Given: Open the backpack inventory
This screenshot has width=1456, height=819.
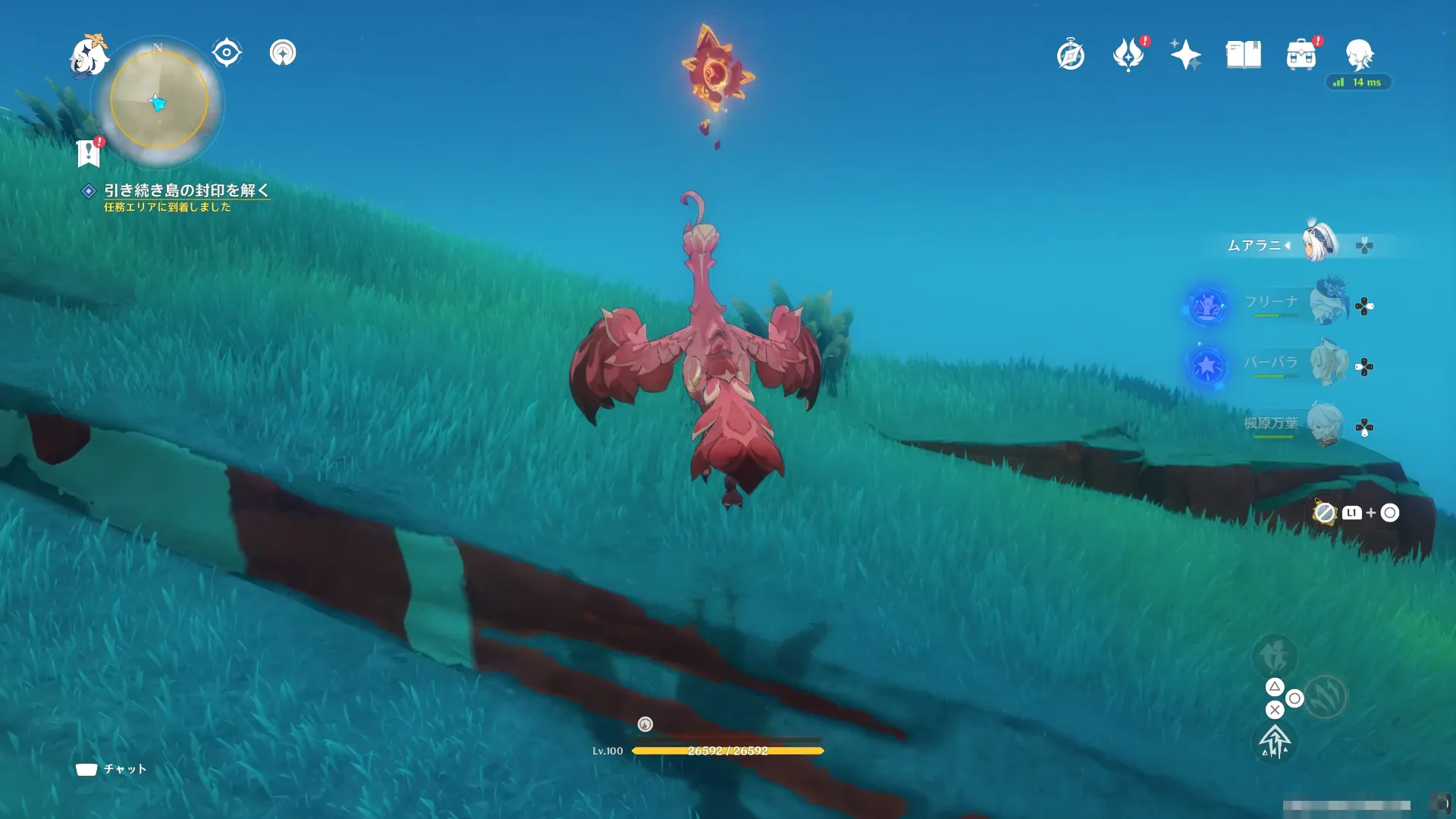Looking at the screenshot, I should click(x=1301, y=55).
